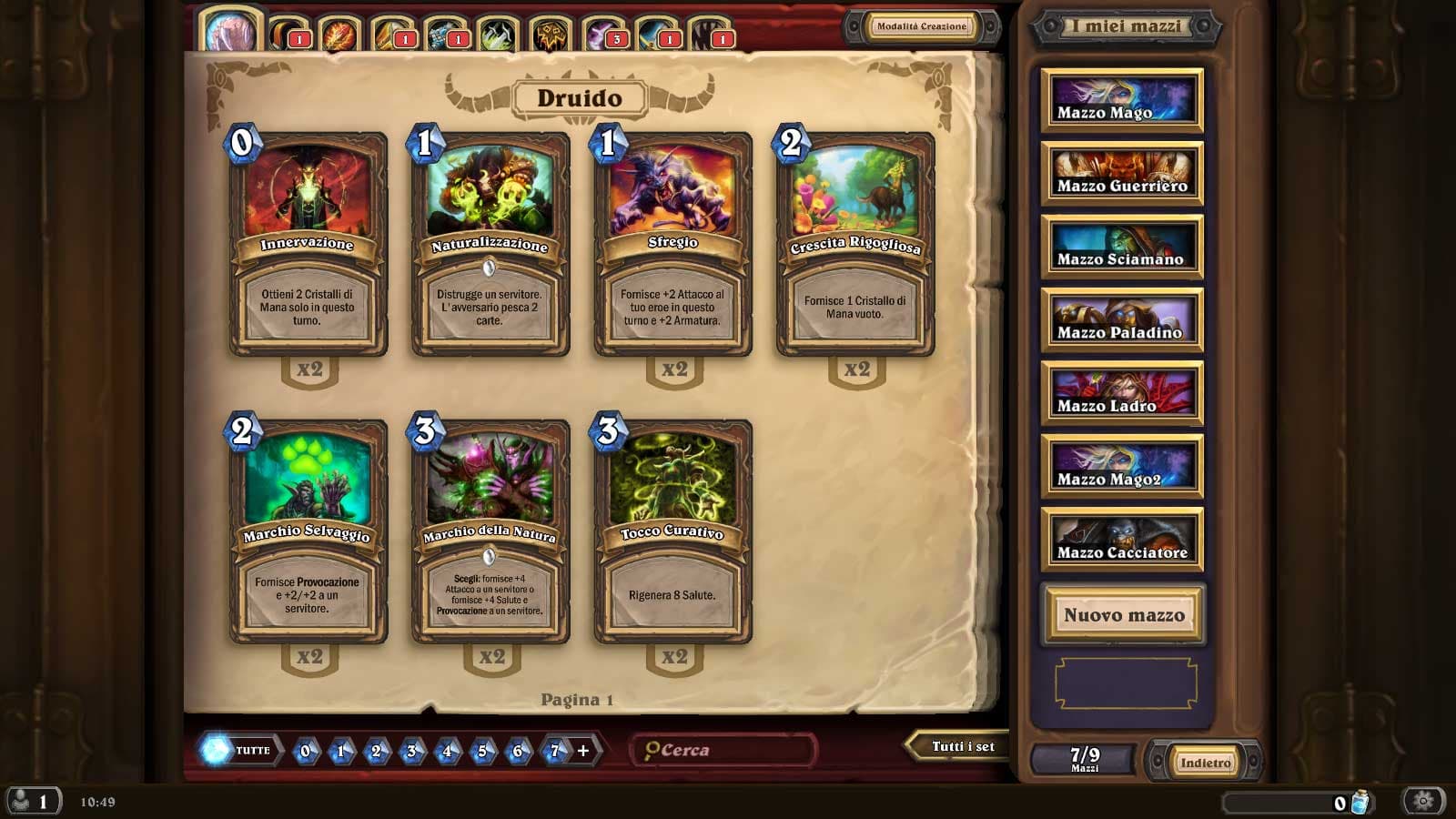Create a new deck with Nuovo mazzo
This screenshot has width=1456, height=819.
click(x=1124, y=615)
